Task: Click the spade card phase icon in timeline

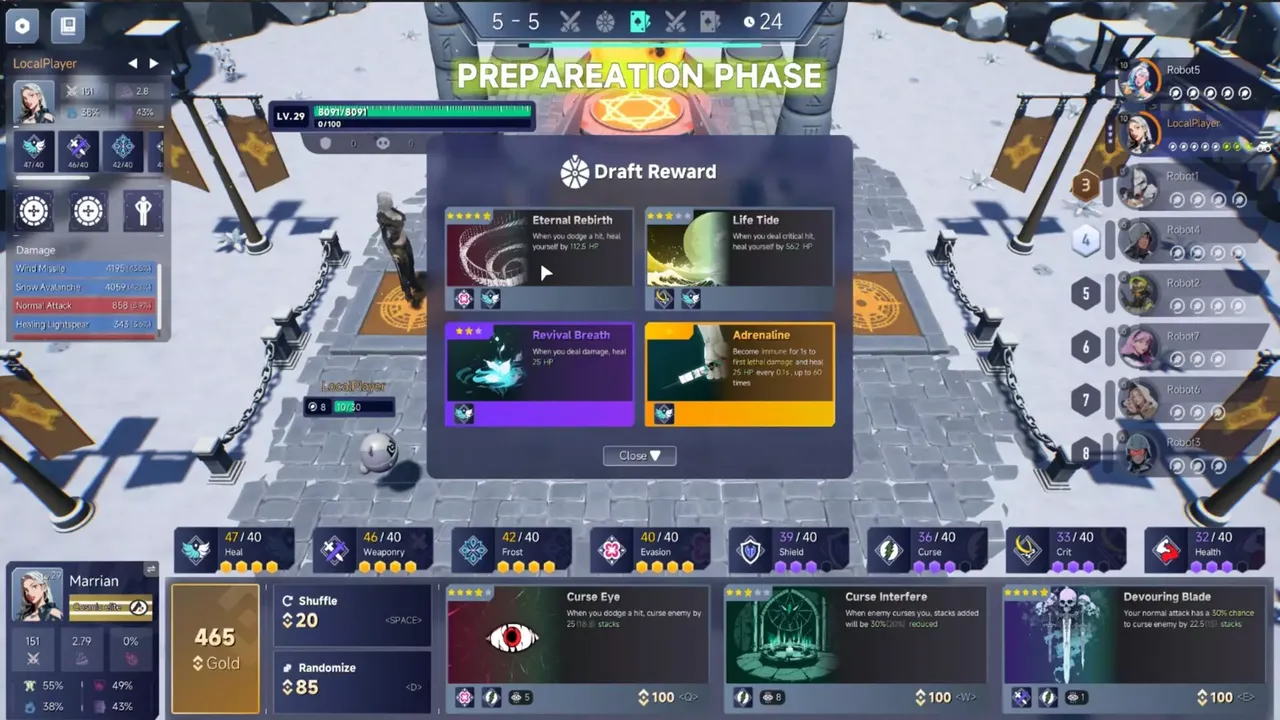Action: pyautogui.click(x=638, y=21)
